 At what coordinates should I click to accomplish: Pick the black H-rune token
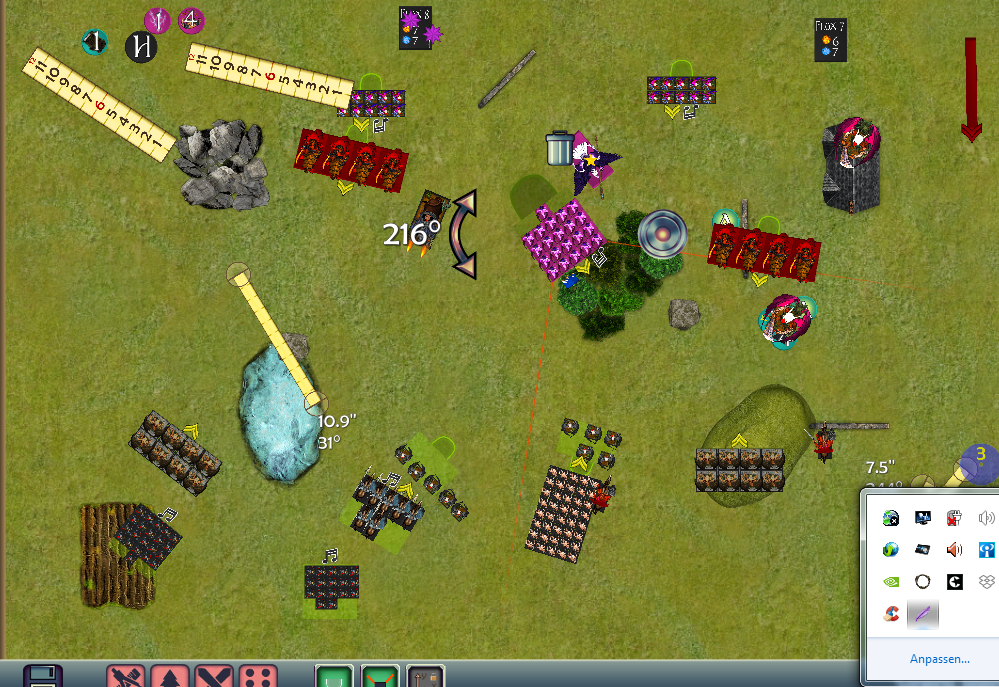coord(141,45)
